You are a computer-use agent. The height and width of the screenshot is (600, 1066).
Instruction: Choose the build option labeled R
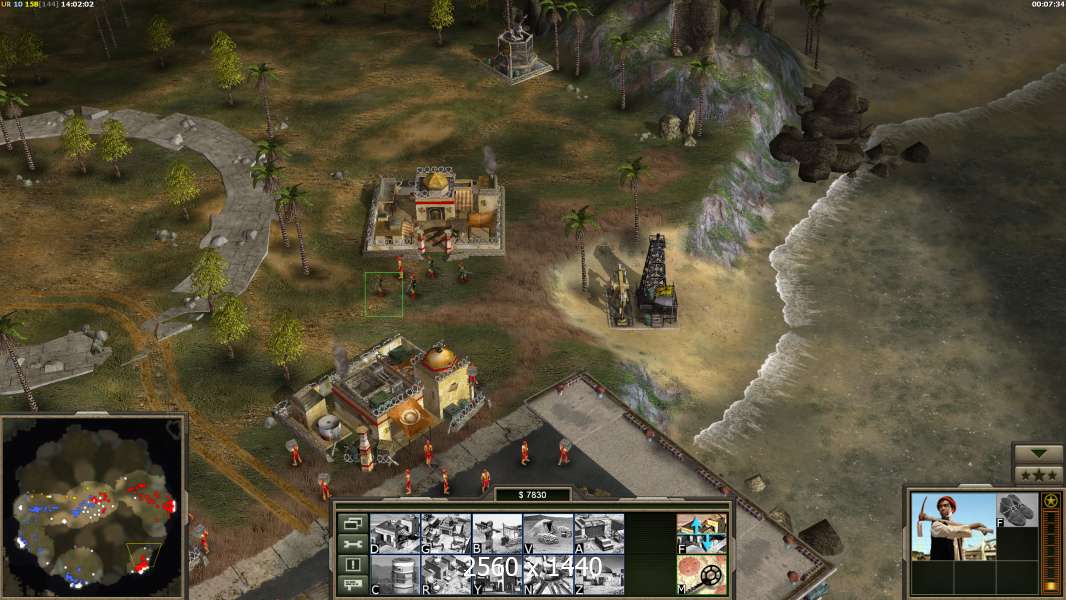click(445, 574)
